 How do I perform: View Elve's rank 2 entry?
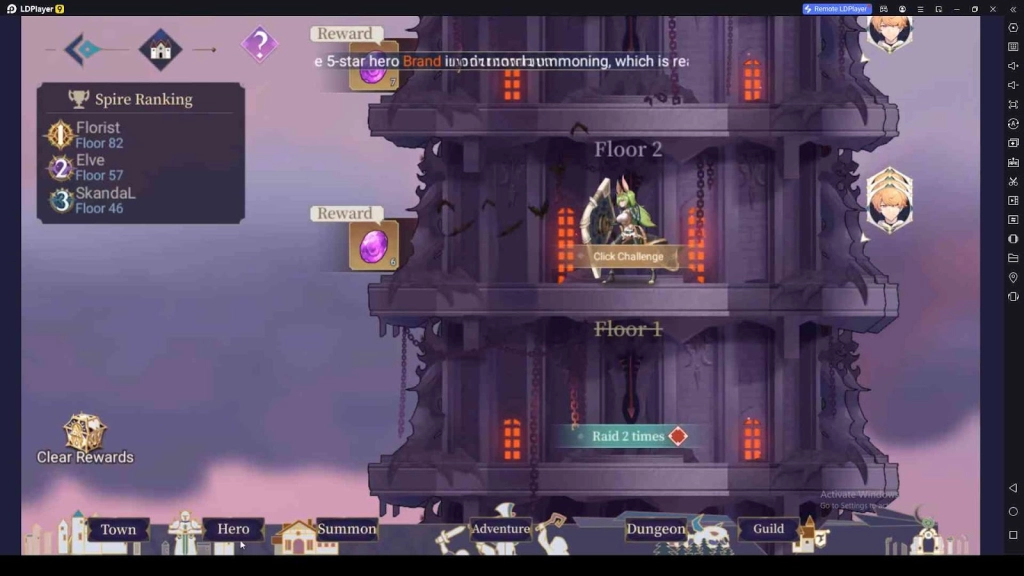point(90,167)
